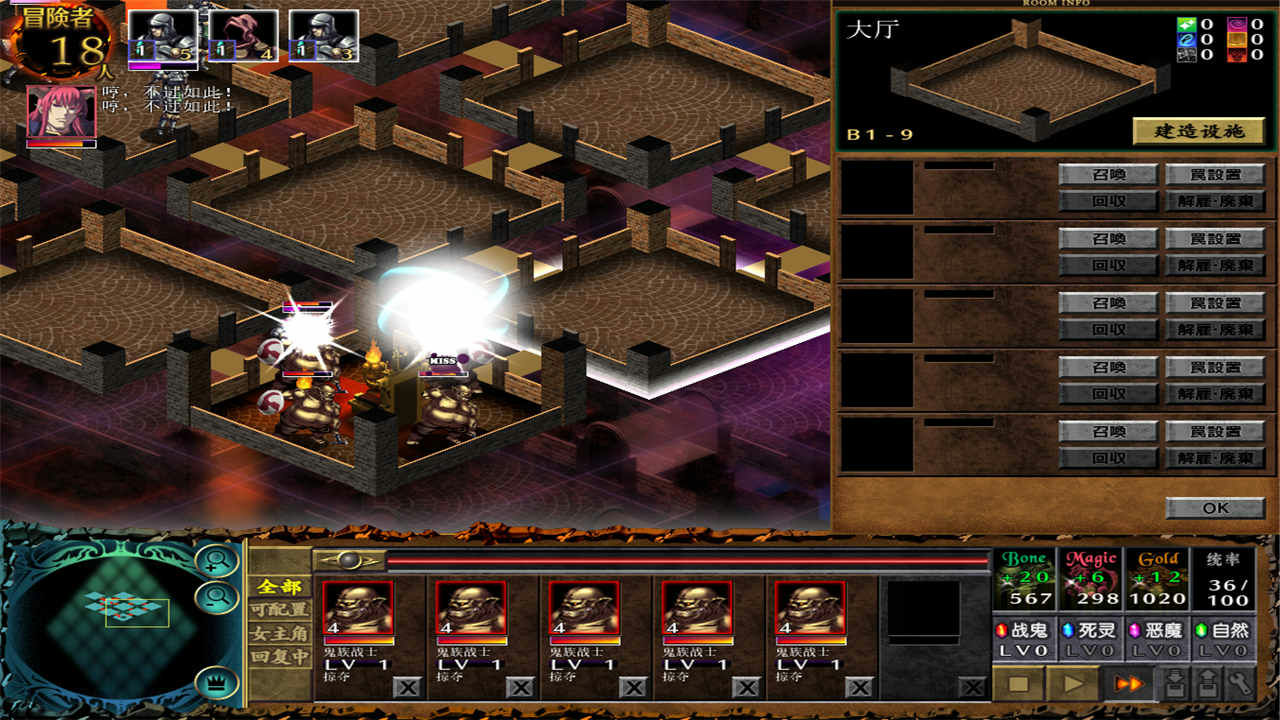Screen dimensions: 1280x720
Task: Show the 回复中 tab
Action: [280, 657]
